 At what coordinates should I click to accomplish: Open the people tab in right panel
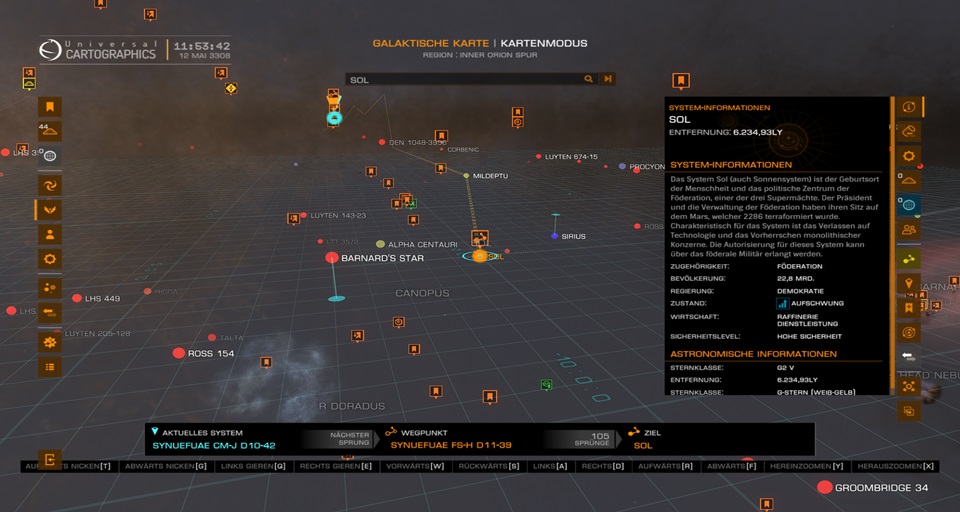tap(908, 230)
